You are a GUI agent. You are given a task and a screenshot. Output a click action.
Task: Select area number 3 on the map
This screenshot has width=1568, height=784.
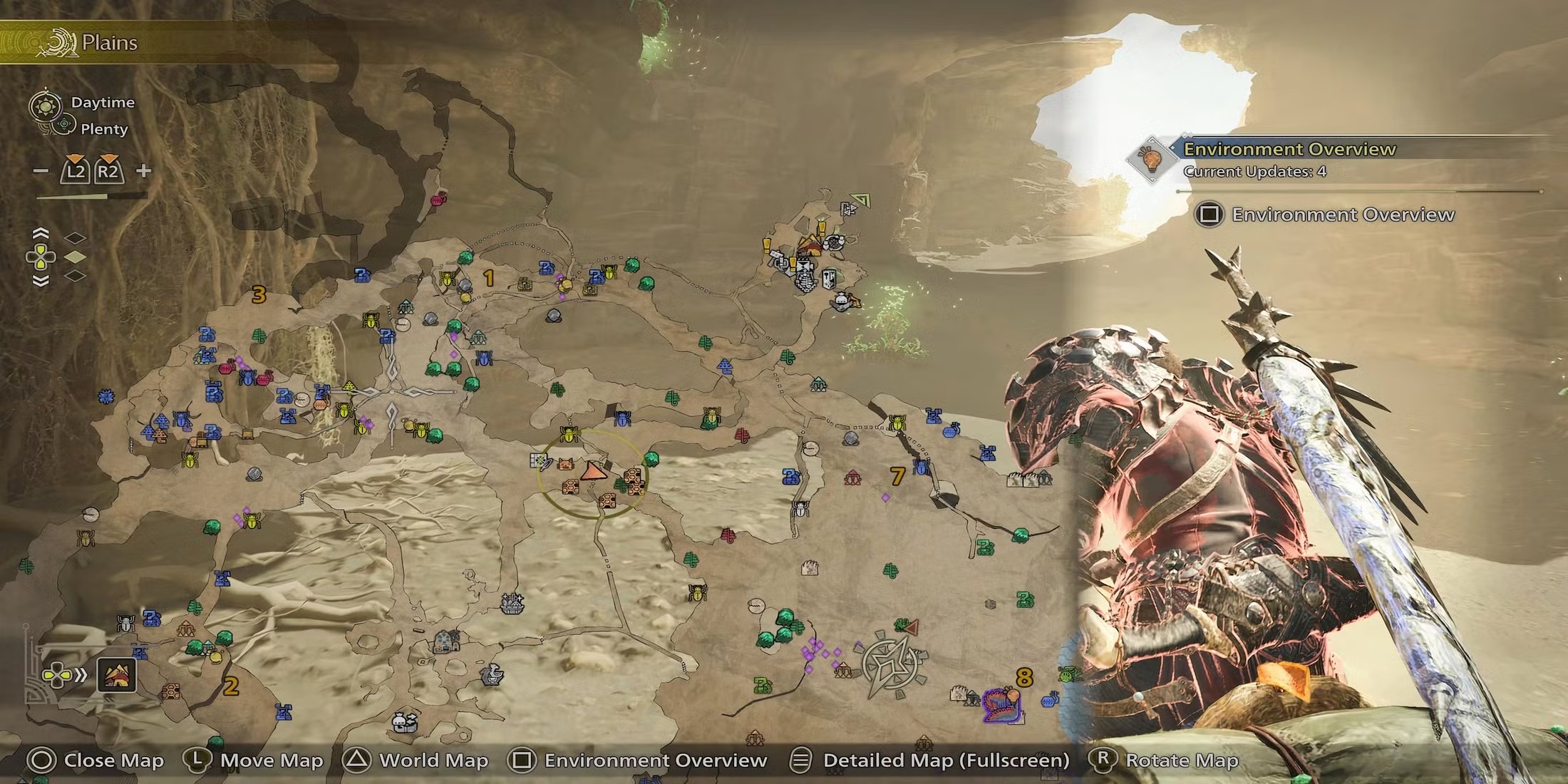tap(259, 294)
